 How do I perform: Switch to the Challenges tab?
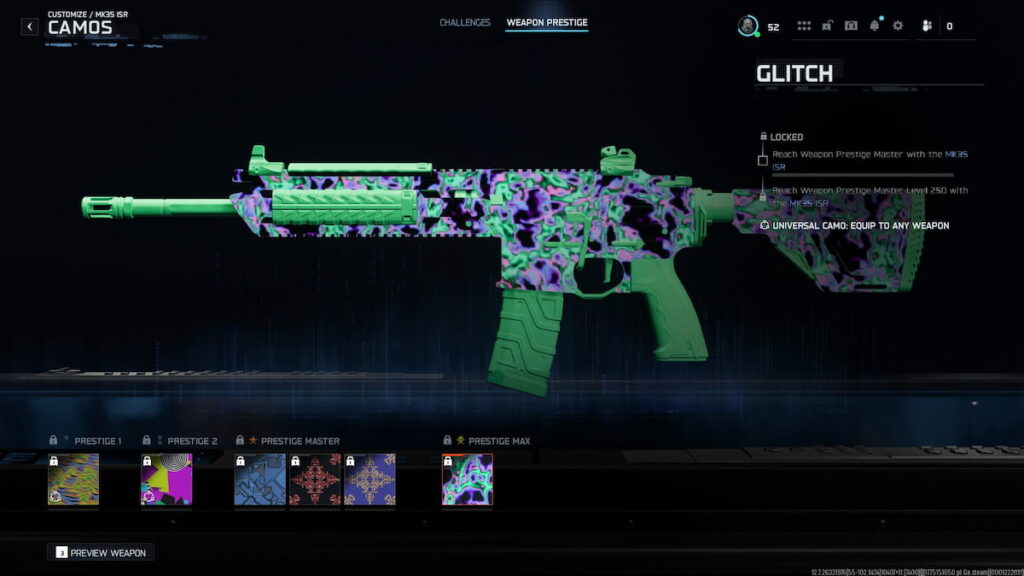point(465,22)
